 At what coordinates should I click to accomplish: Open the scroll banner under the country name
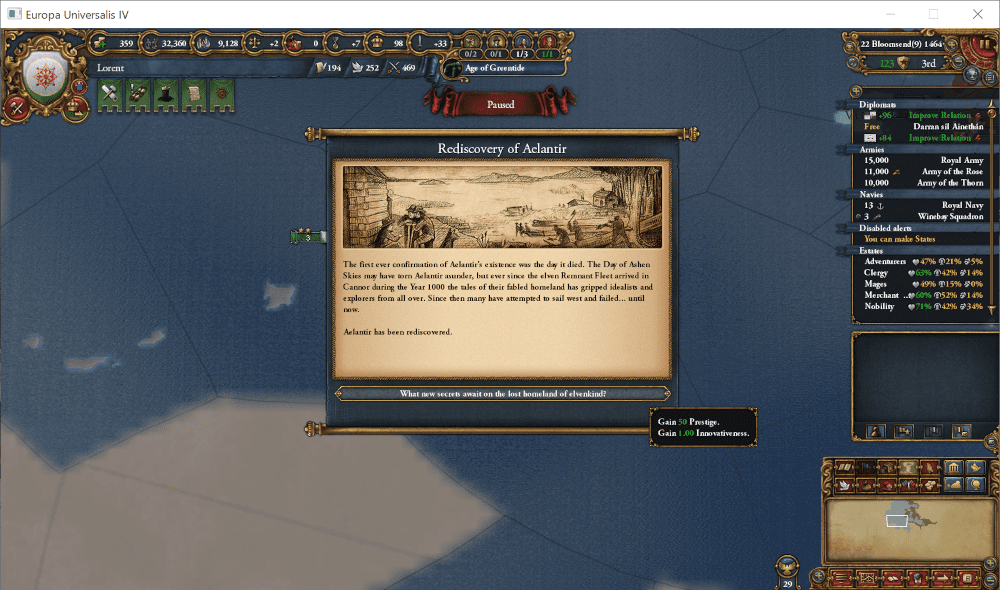coord(193,93)
